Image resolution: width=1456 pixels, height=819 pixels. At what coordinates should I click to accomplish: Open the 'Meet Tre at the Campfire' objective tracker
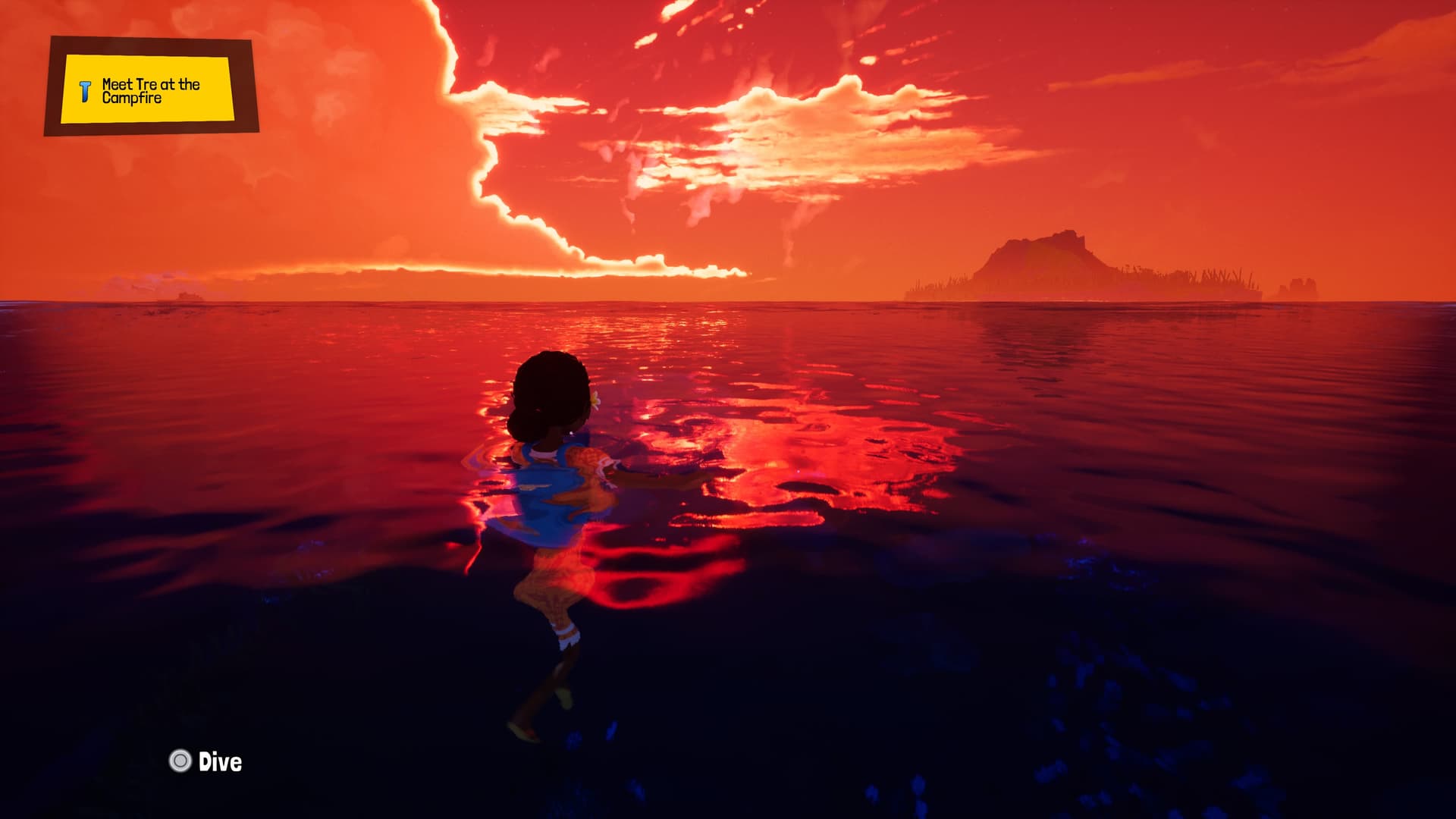tap(149, 89)
